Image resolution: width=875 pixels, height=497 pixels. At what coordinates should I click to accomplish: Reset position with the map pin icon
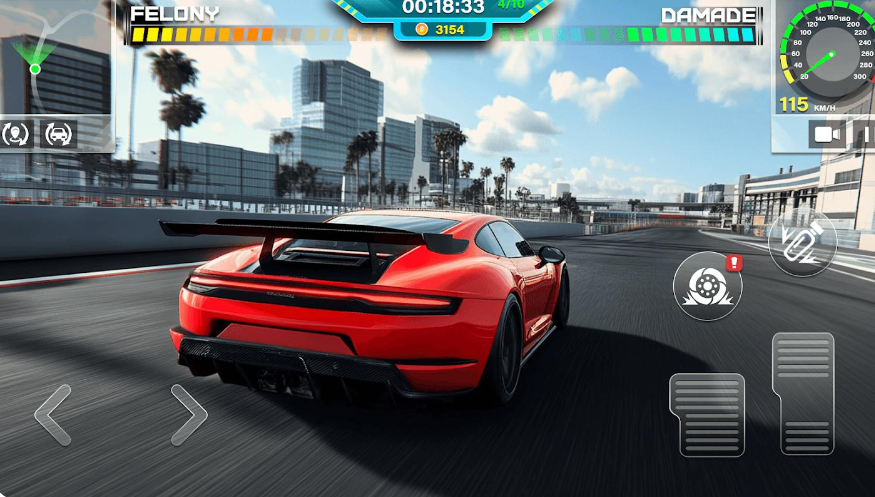coord(17,134)
